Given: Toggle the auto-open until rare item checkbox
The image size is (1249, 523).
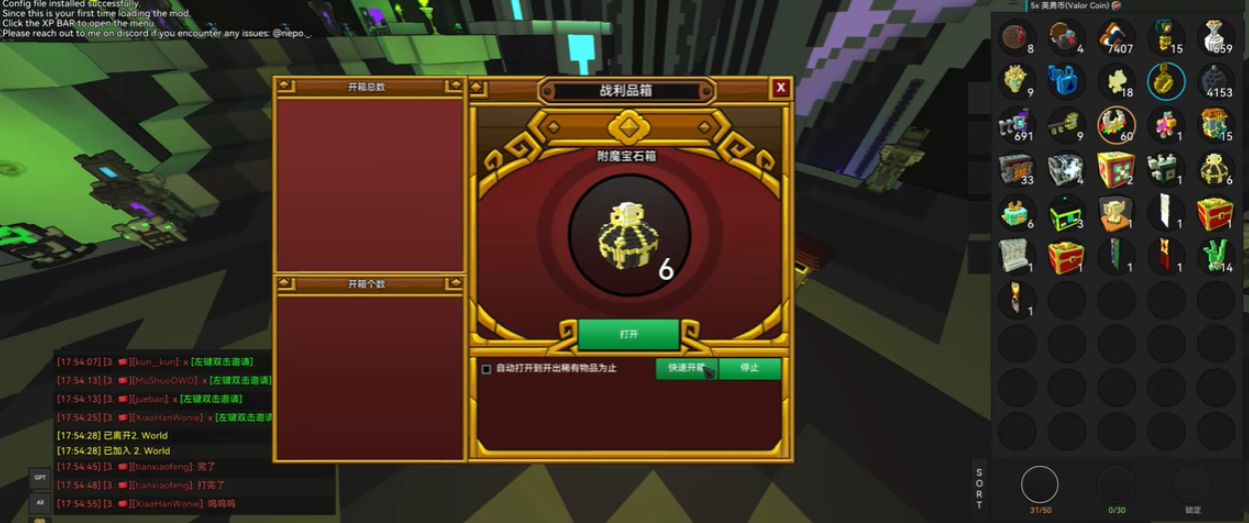Looking at the screenshot, I should [x=487, y=369].
